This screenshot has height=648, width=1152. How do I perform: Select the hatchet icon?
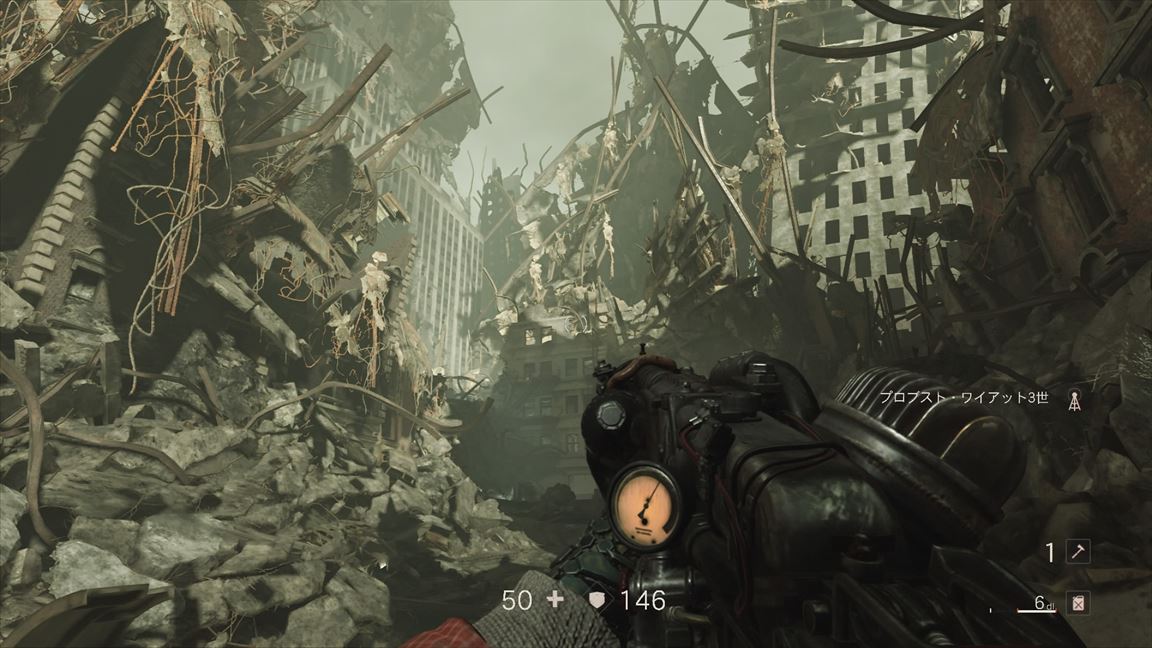pyautogui.click(x=1078, y=552)
